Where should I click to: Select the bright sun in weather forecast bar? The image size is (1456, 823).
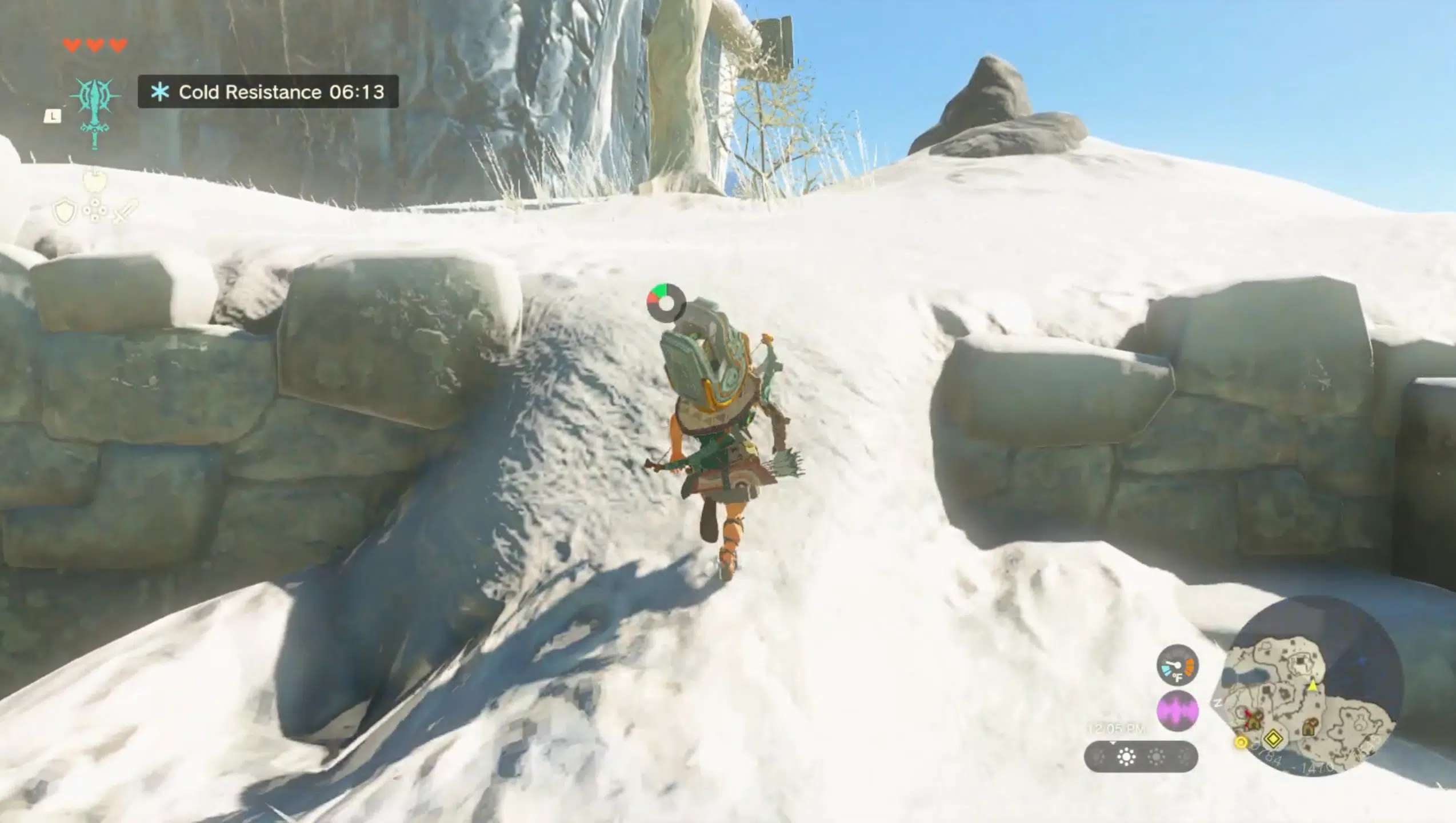pos(1126,757)
